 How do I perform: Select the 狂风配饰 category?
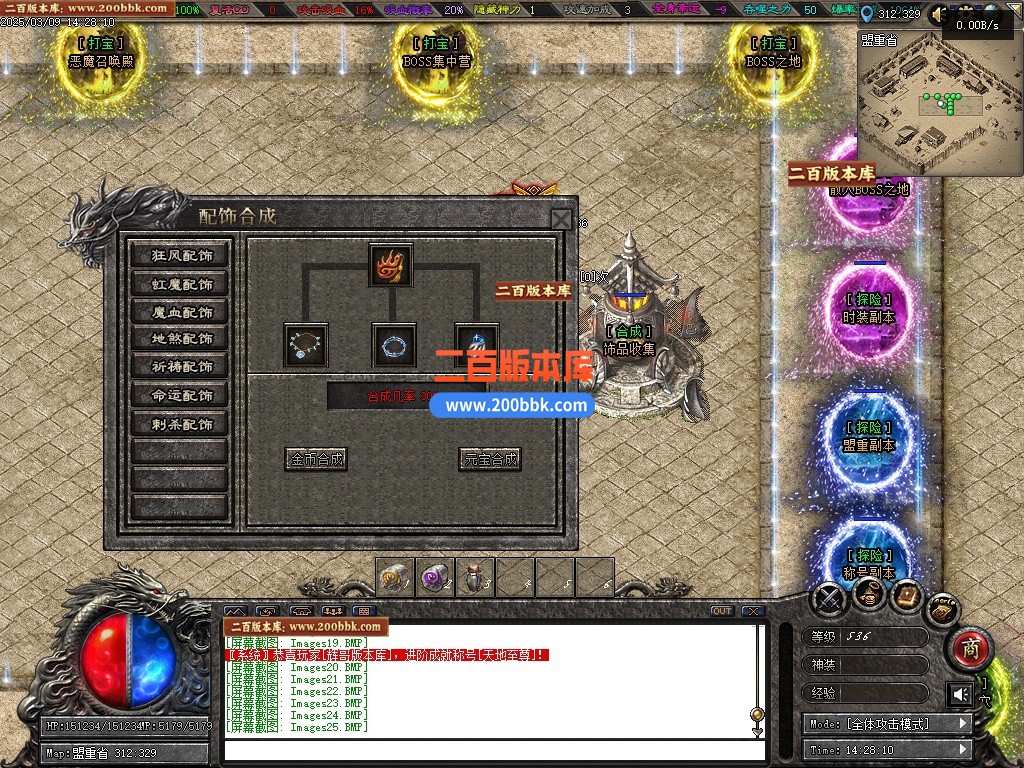(182, 255)
